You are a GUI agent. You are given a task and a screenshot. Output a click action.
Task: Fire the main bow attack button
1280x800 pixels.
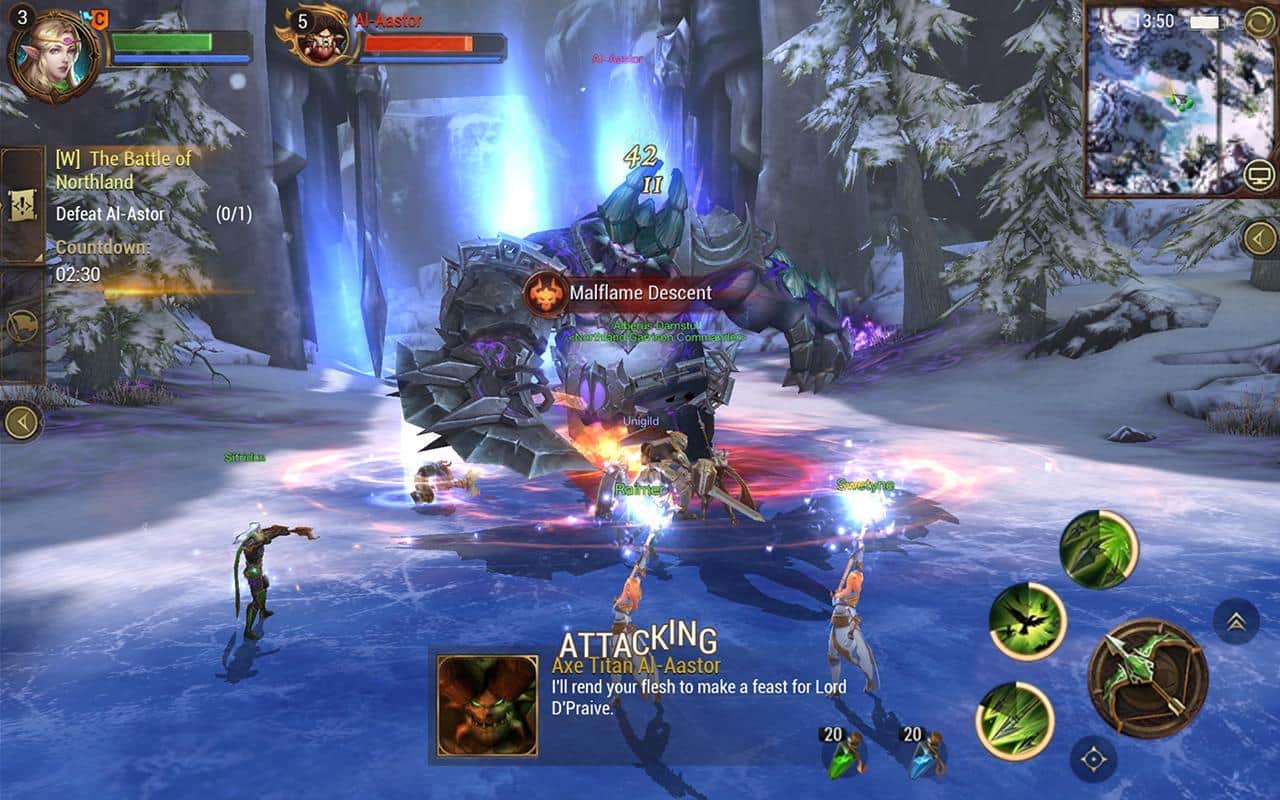pos(1148,680)
